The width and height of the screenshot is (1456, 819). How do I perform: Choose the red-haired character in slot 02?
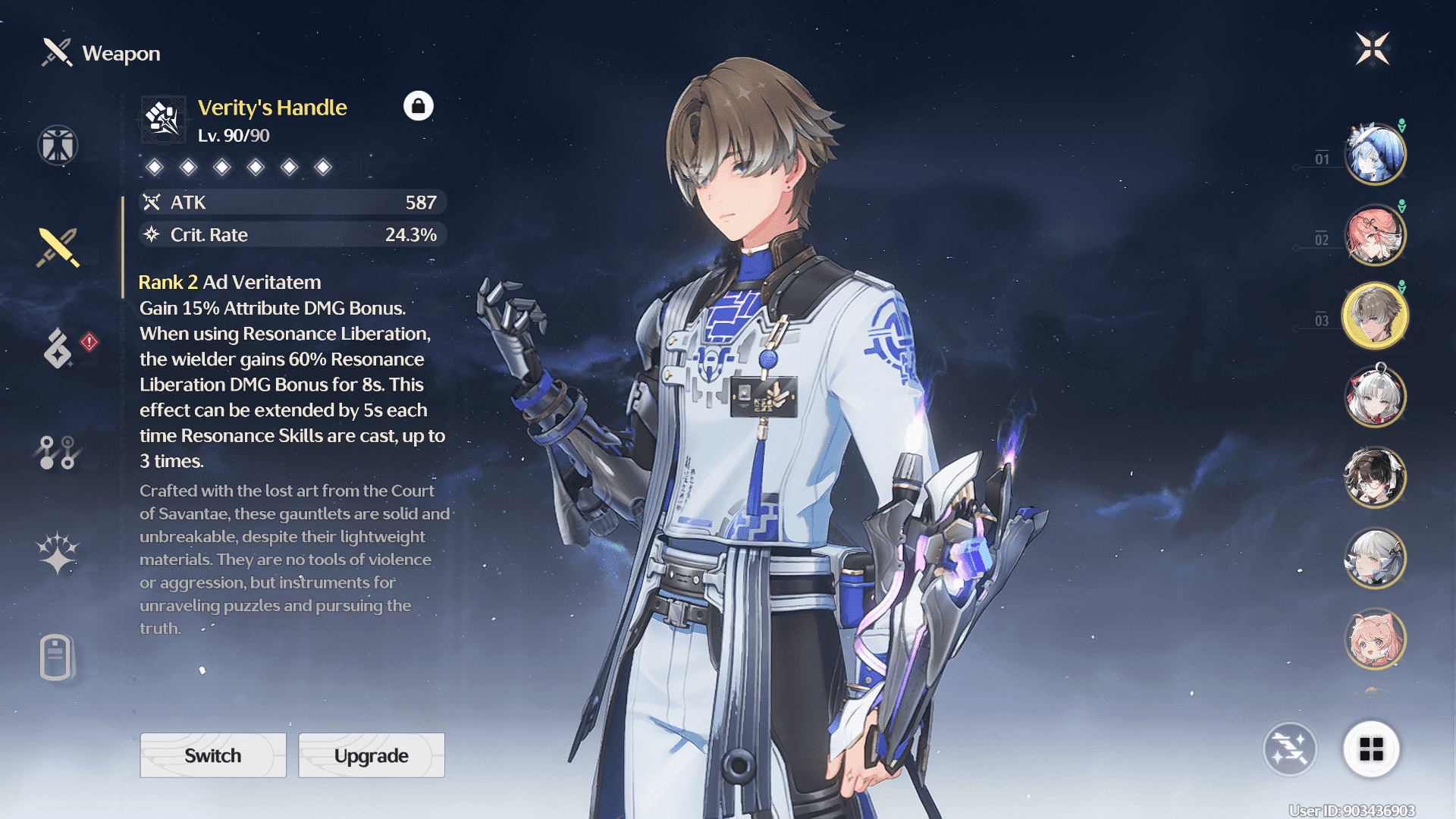1375,235
